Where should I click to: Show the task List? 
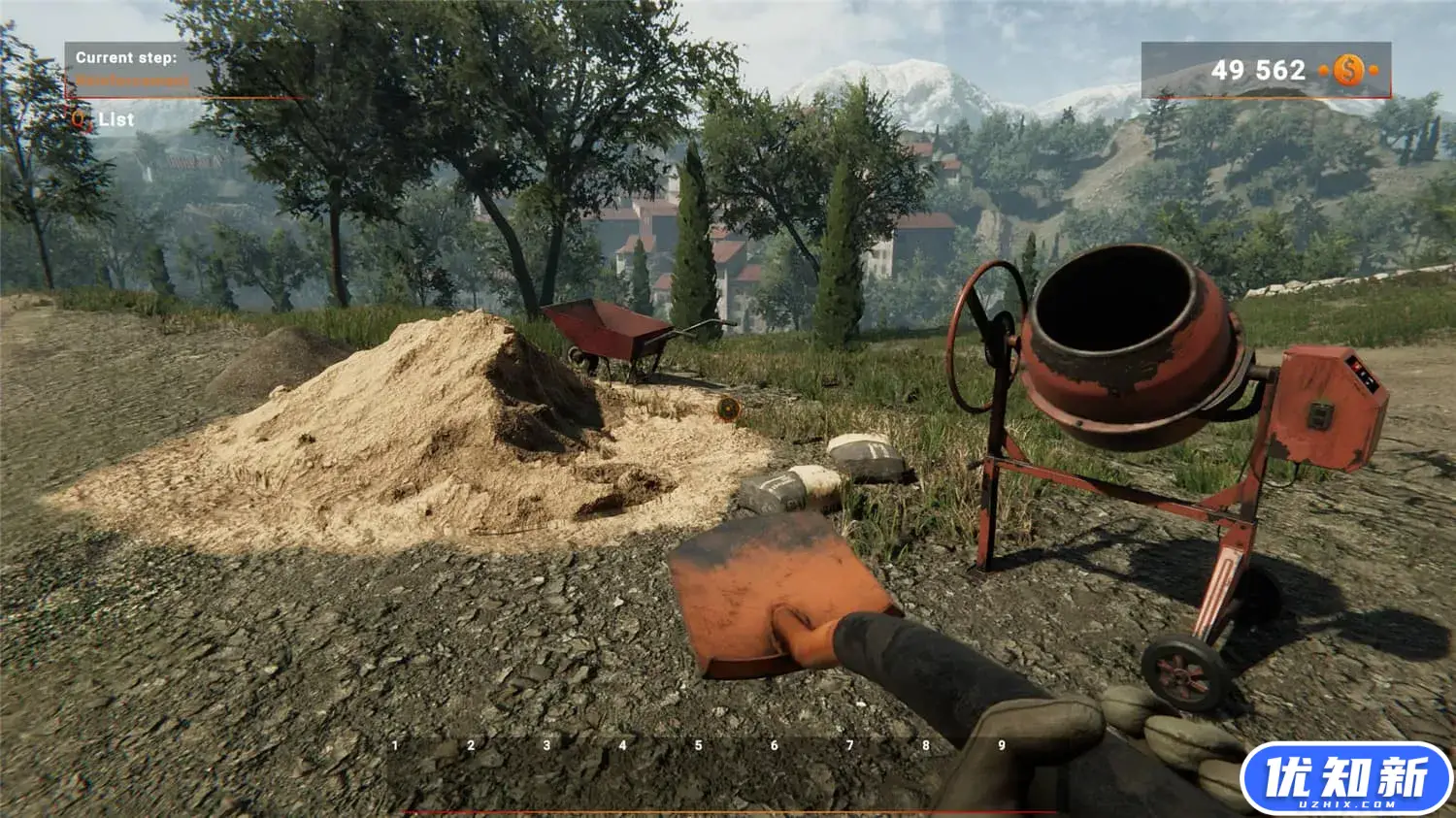click(x=116, y=119)
